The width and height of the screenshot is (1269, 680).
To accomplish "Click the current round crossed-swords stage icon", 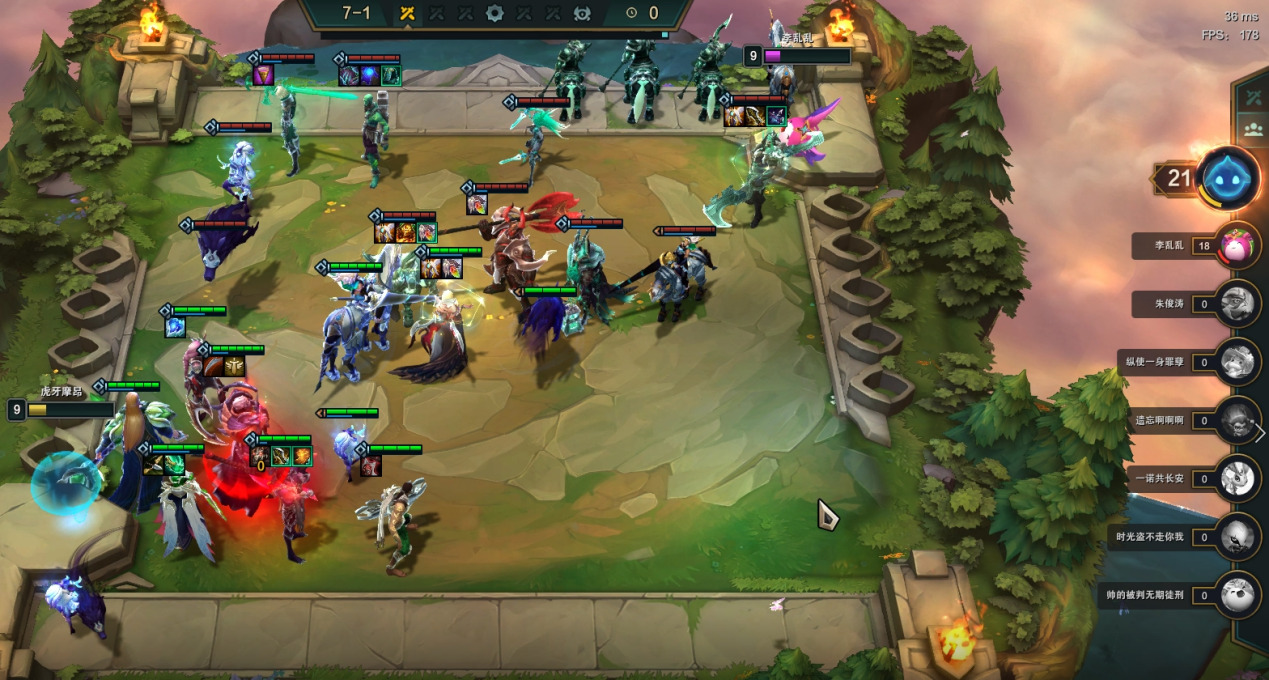I will point(407,13).
